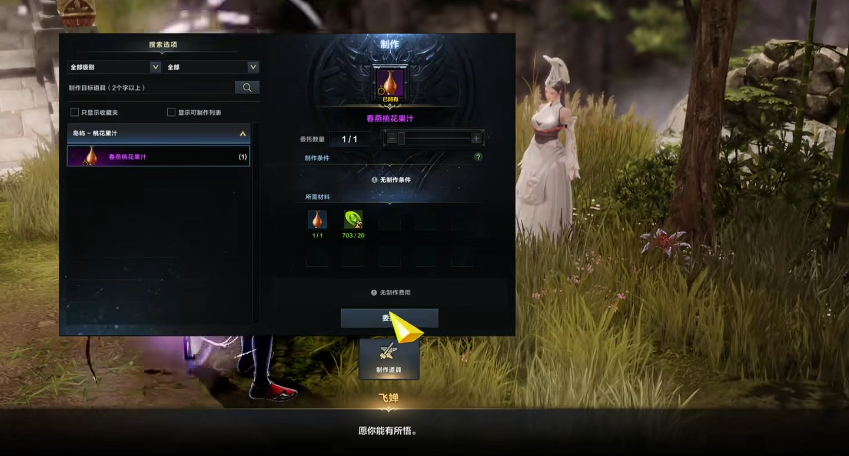Select the 春燕桃花果汁 recipe row
The height and width of the screenshot is (456, 849).
pos(158,156)
